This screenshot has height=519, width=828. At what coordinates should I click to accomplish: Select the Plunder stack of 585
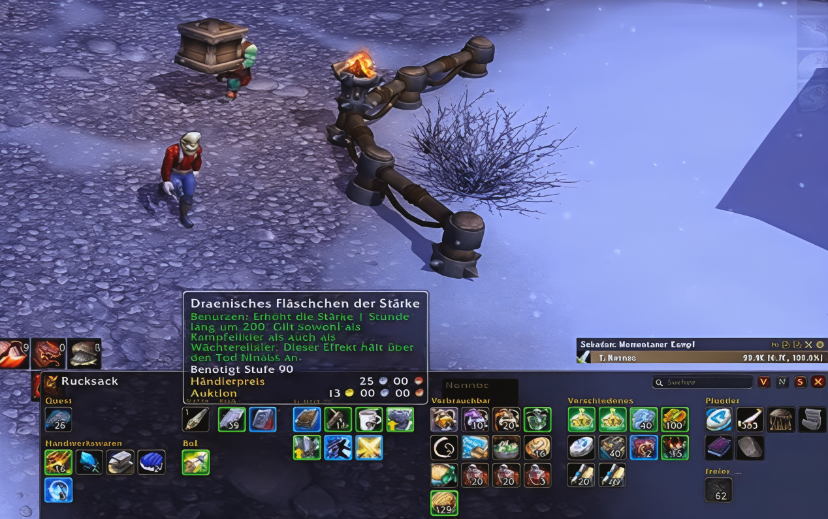[x=749, y=420]
